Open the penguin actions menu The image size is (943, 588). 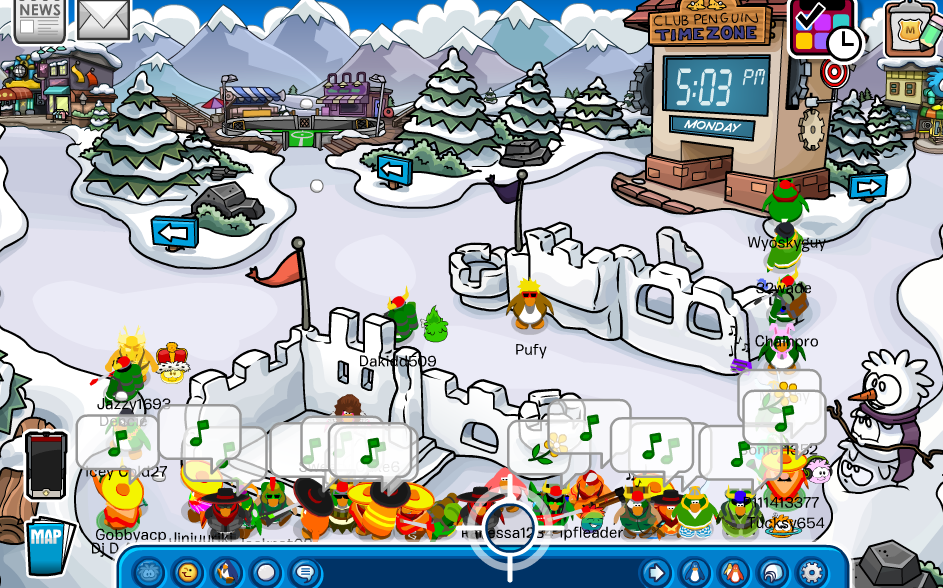point(228,573)
